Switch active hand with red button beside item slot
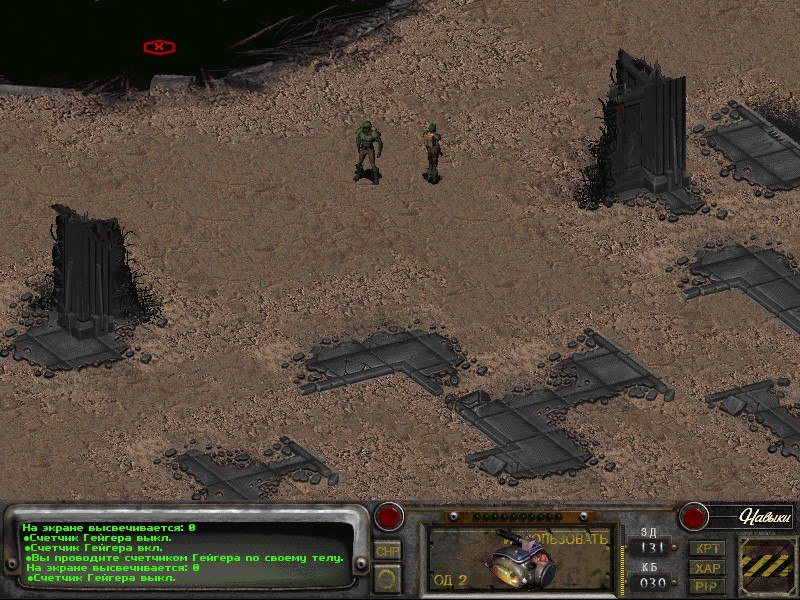800x600 pixels. (x=388, y=517)
